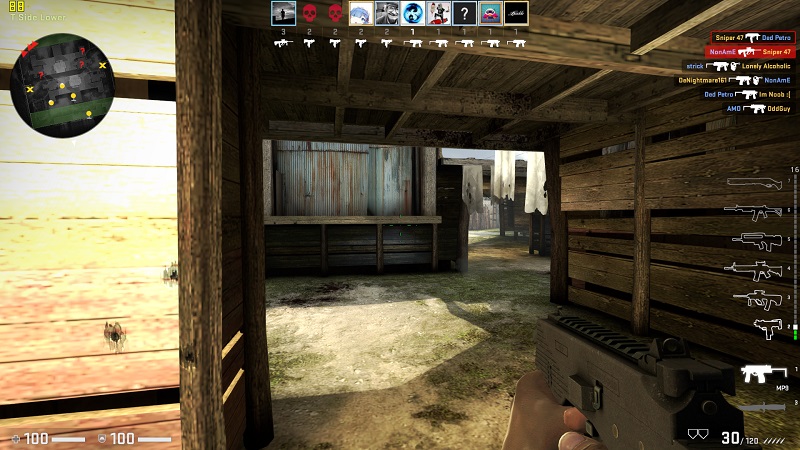800x450 pixels.
Task: Select the highlighted MP9 weapon slot
Action: click(x=762, y=374)
